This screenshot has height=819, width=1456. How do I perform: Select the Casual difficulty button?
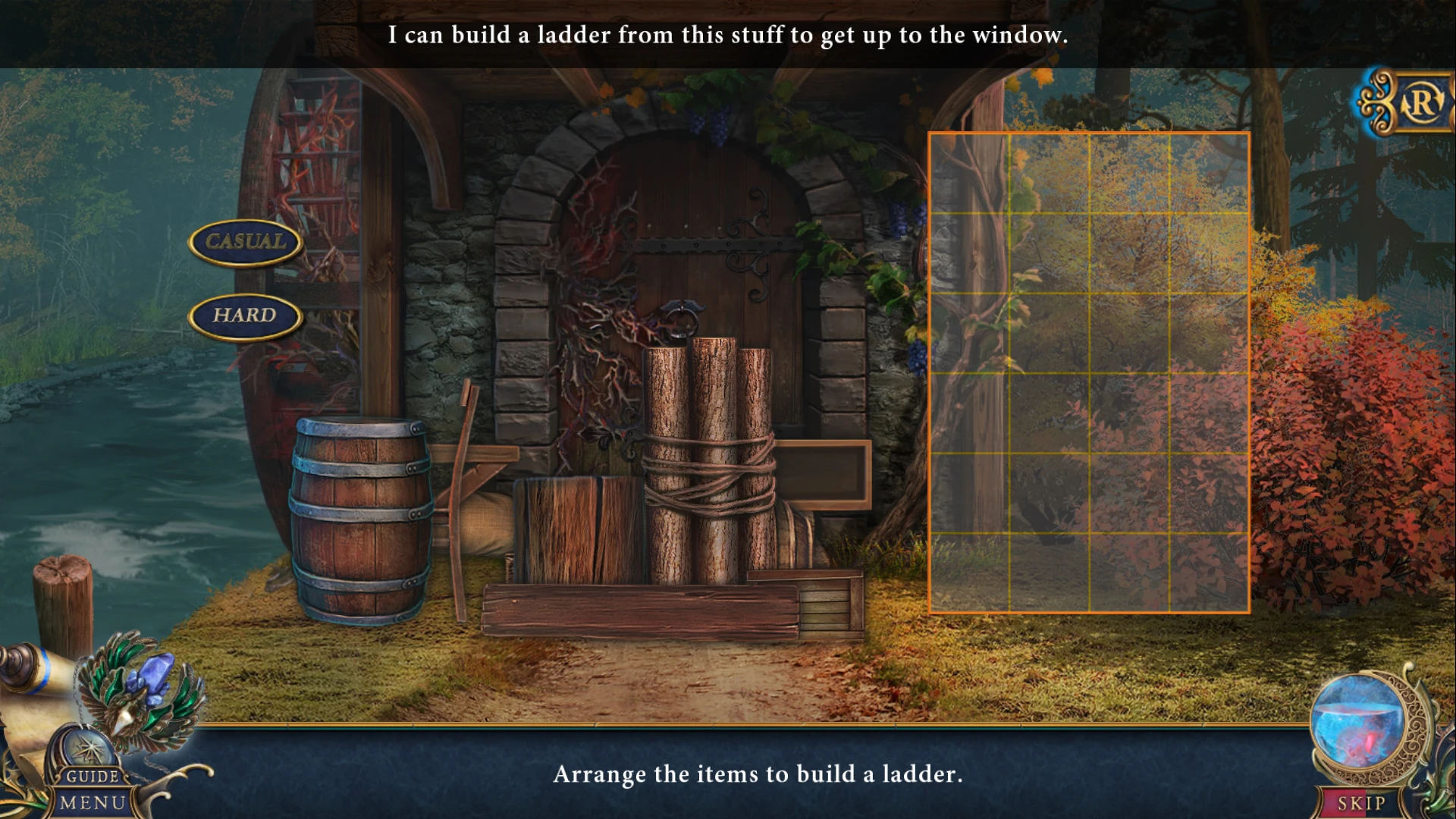coord(245,242)
